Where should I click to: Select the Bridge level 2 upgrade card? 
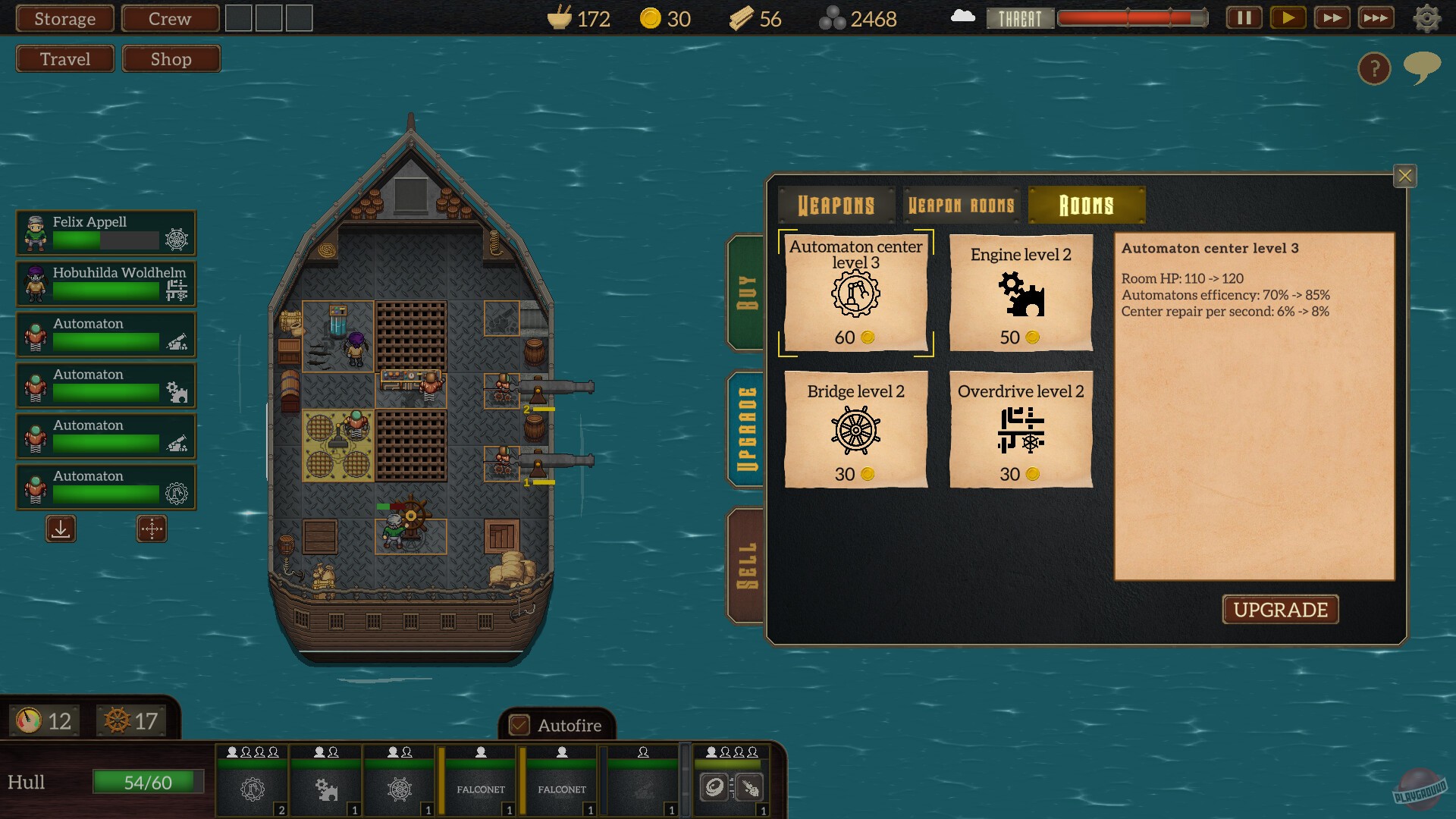(855, 430)
